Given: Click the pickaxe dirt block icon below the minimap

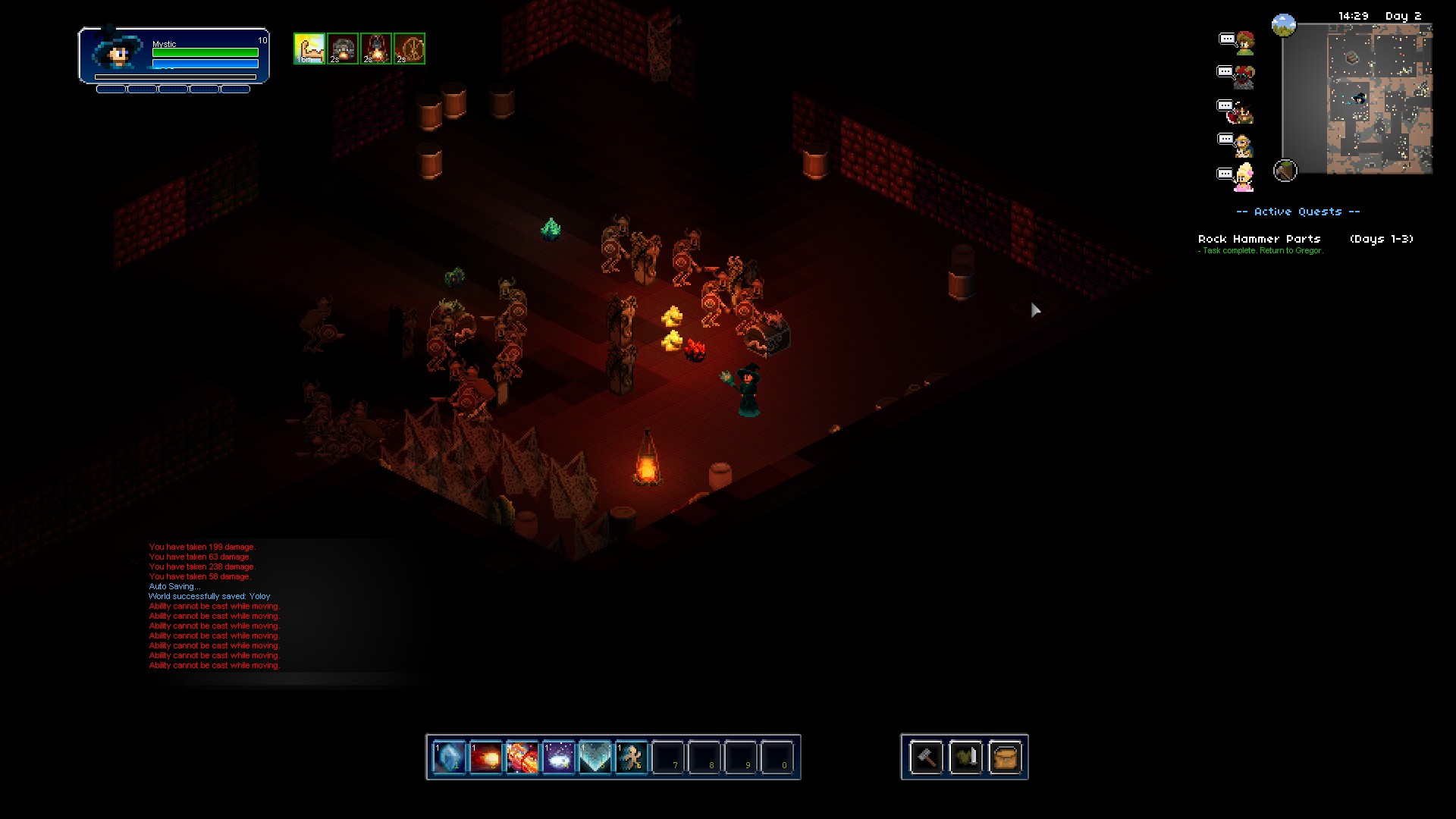Looking at the screenshot, I should coord(1285,171).
